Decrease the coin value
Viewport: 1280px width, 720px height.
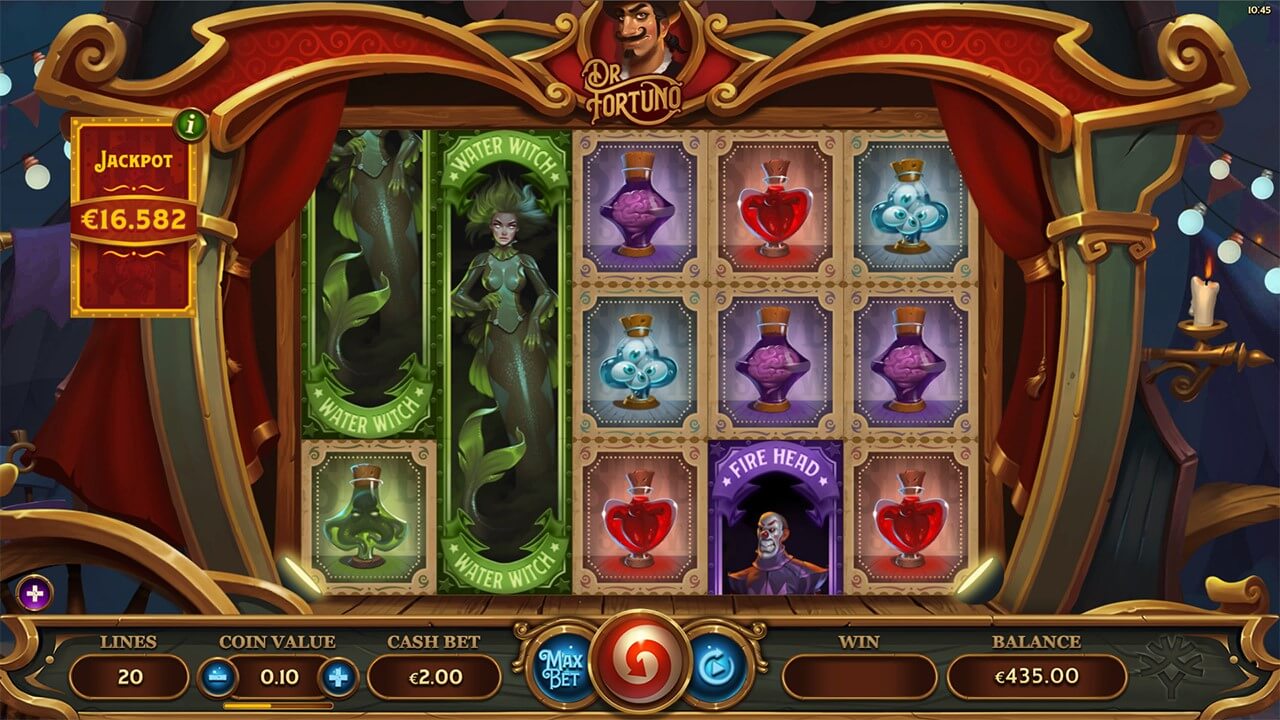point(217,677)
